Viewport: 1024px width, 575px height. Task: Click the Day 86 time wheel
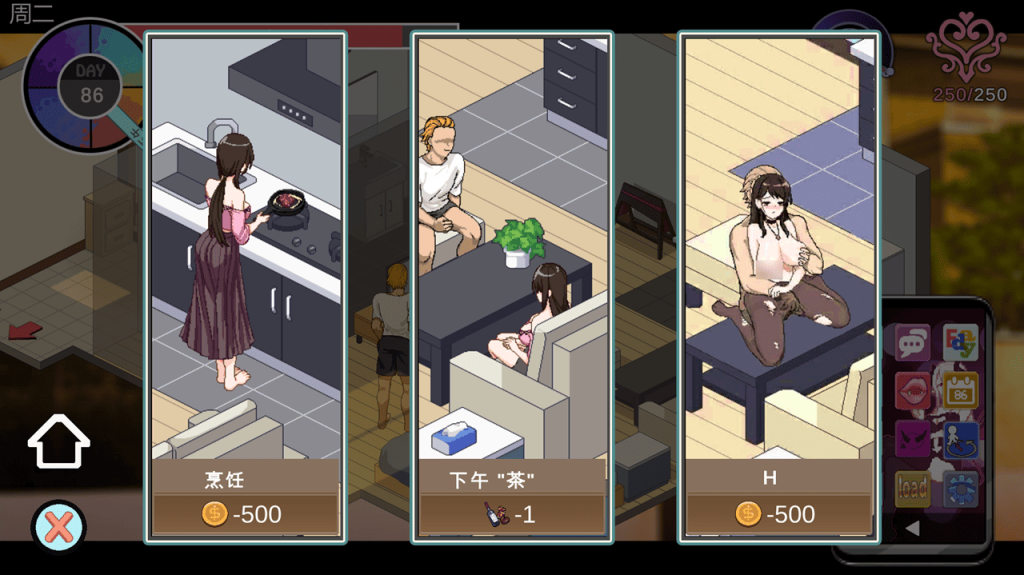pos(88,86)
